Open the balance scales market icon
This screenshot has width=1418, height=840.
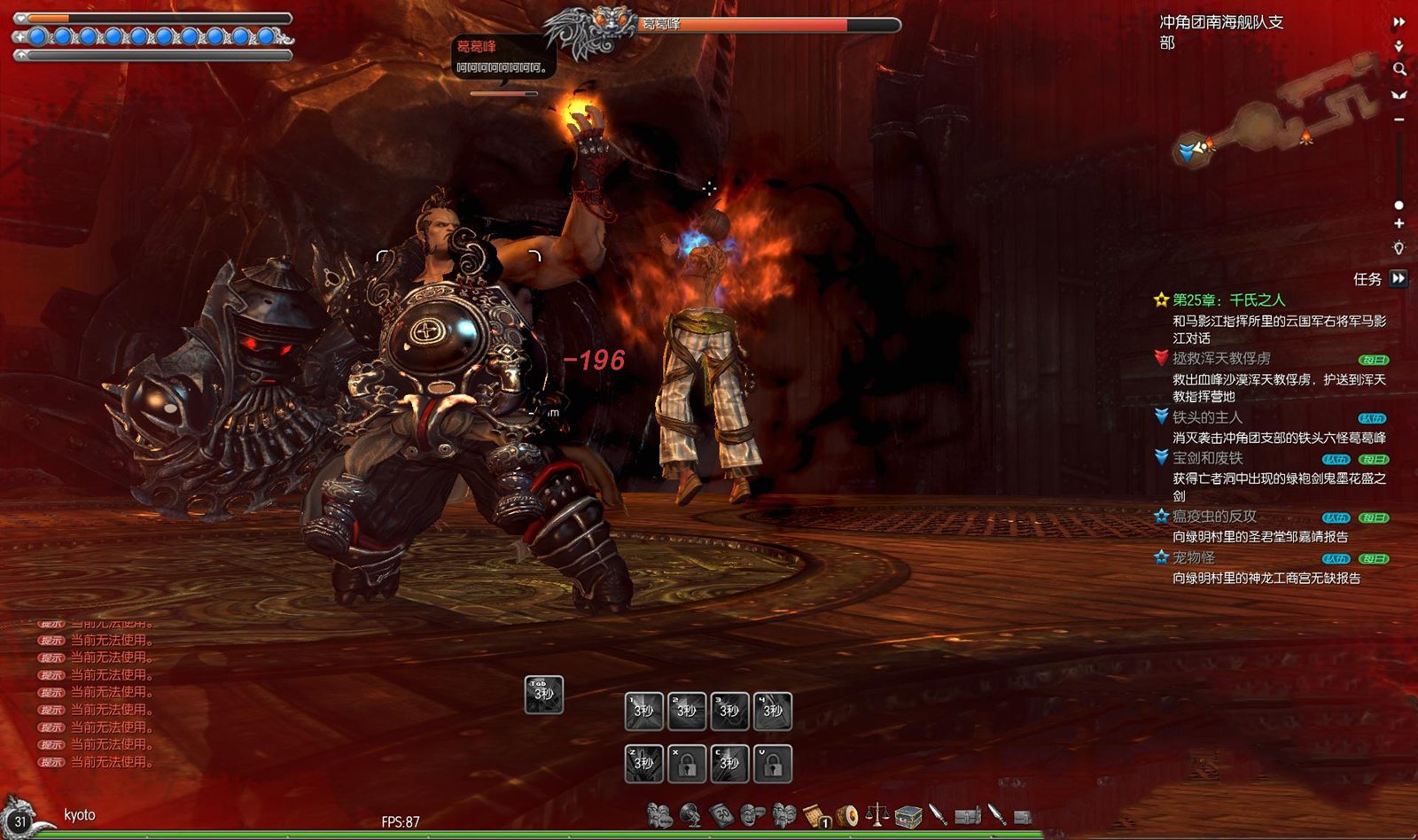pyautogui.click(x=877, y=814)
